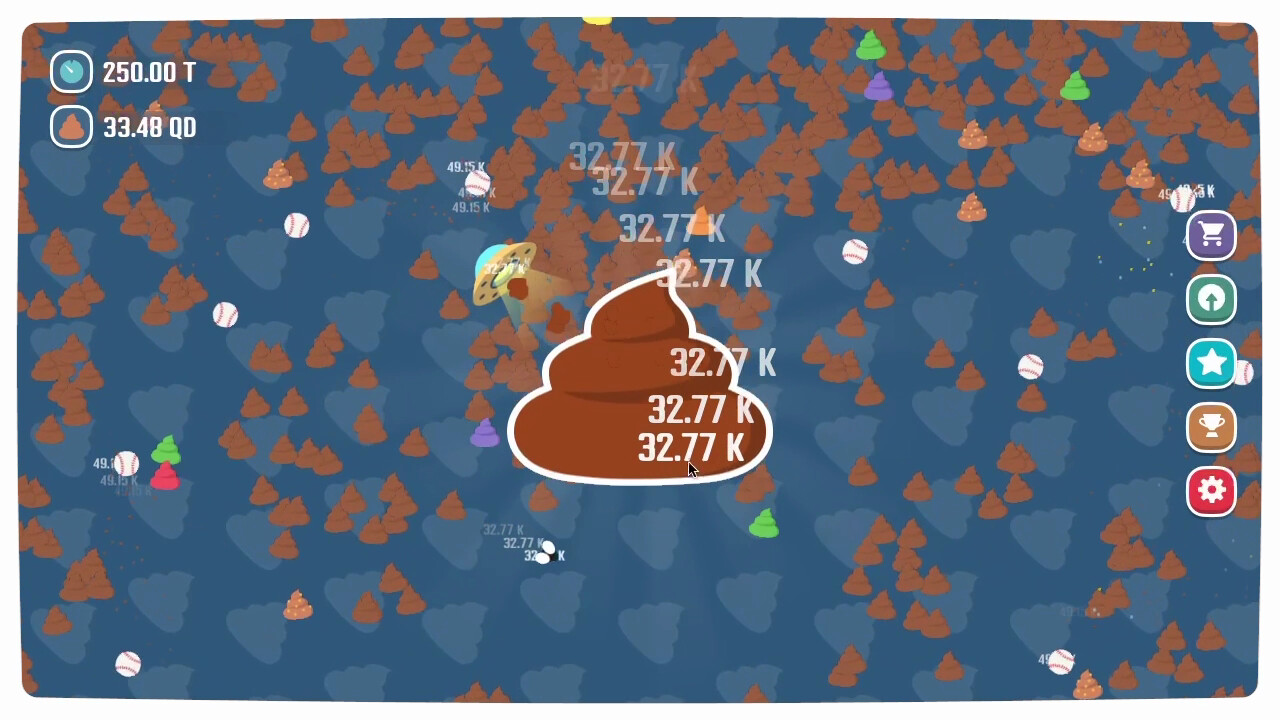Collect the lime green poop below the big poop
The height and width of the screenshot is (720, 1280).
(x=764, y=524)
